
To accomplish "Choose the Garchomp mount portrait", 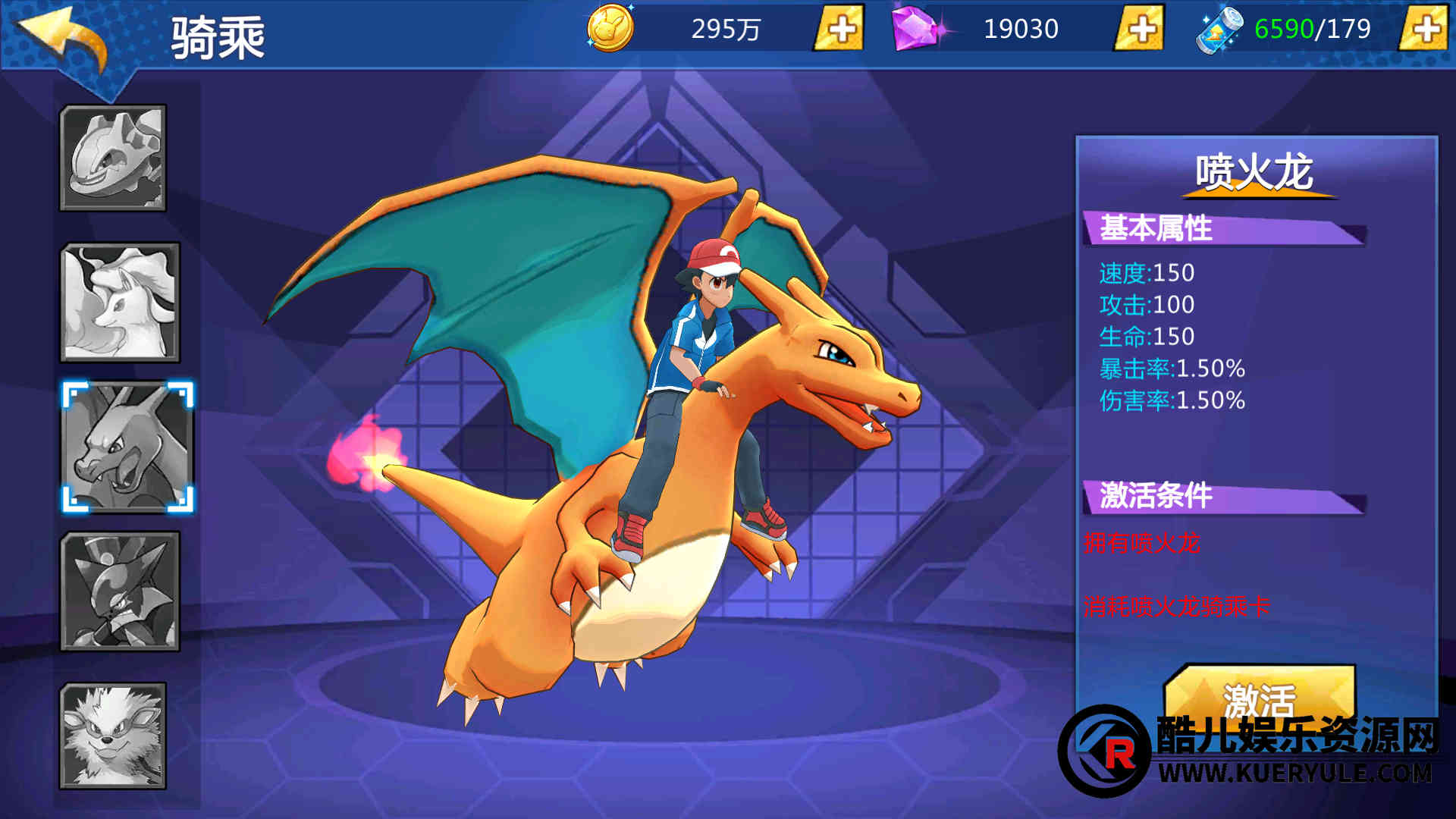I will pyautogui.click(x=121, y=591).
